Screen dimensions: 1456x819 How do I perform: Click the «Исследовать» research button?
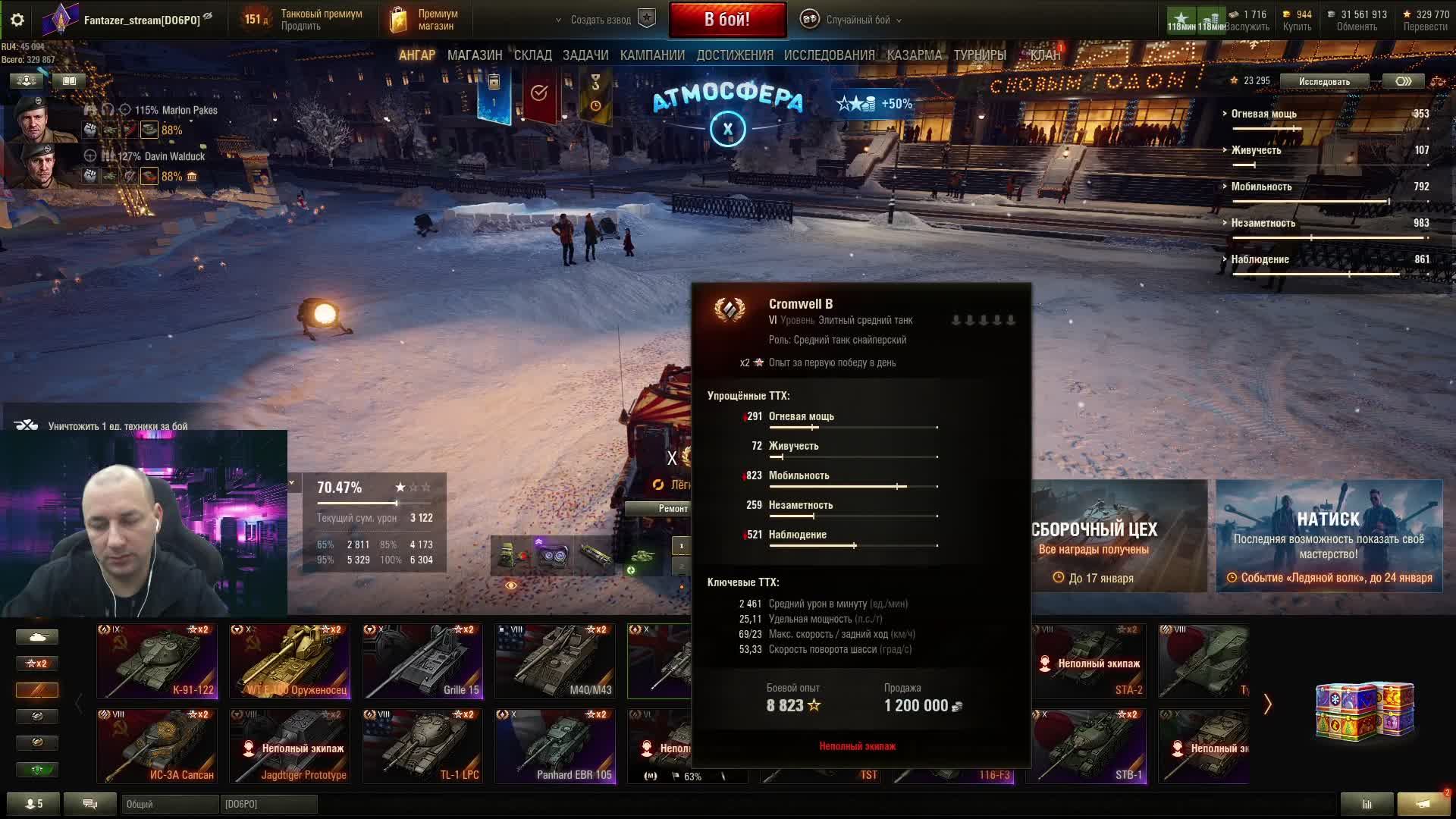1323,81
